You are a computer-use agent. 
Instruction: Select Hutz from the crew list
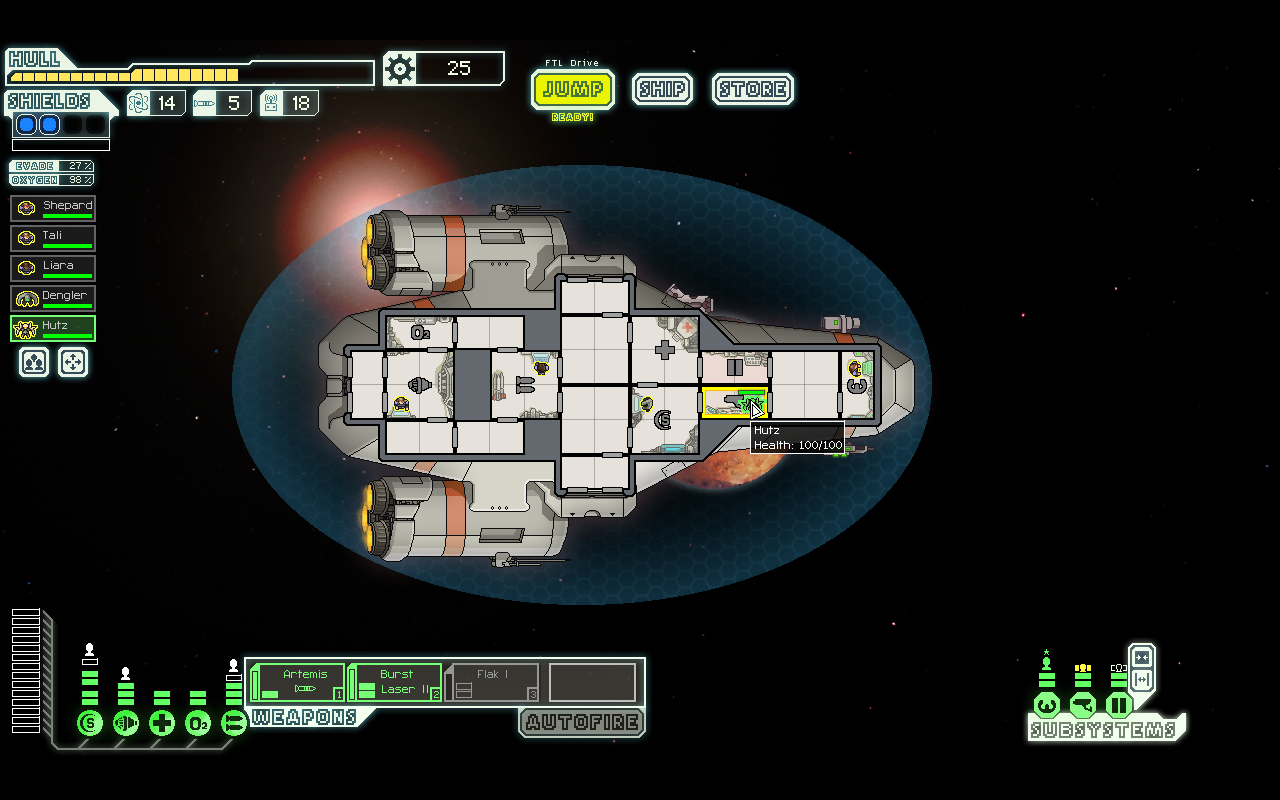[52, 327]
